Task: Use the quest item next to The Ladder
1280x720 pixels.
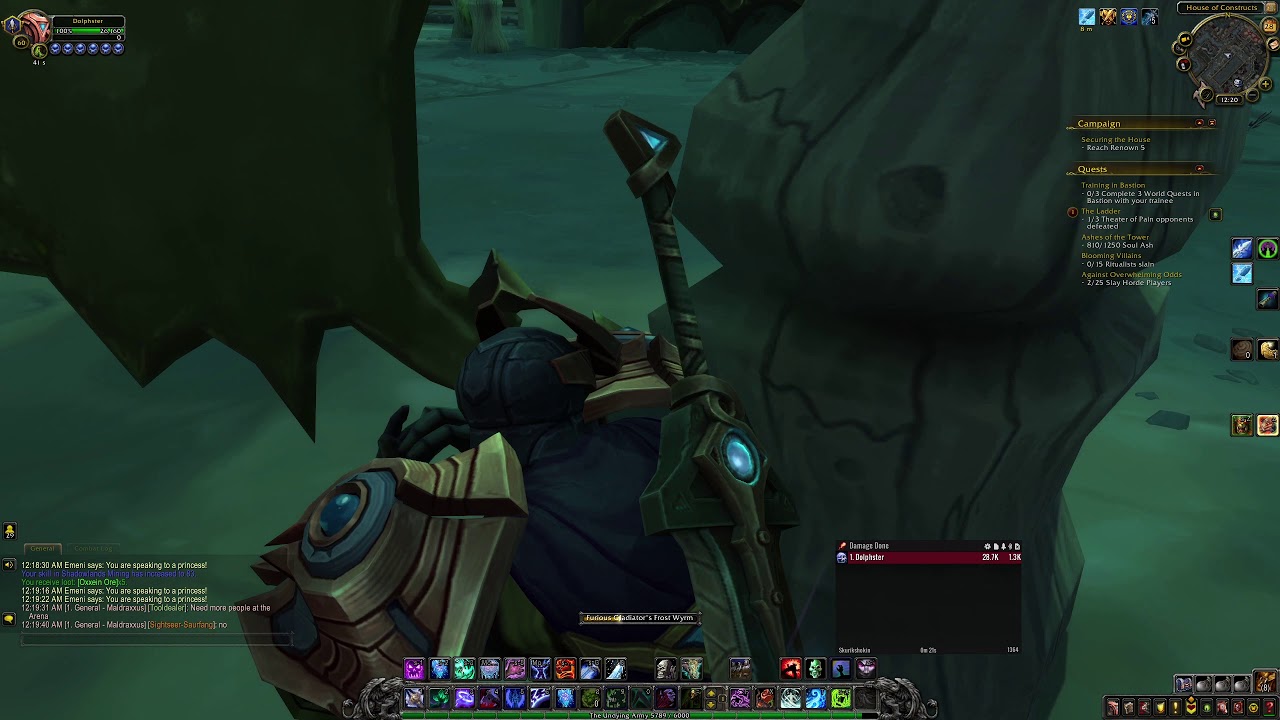Action: 1215,214
